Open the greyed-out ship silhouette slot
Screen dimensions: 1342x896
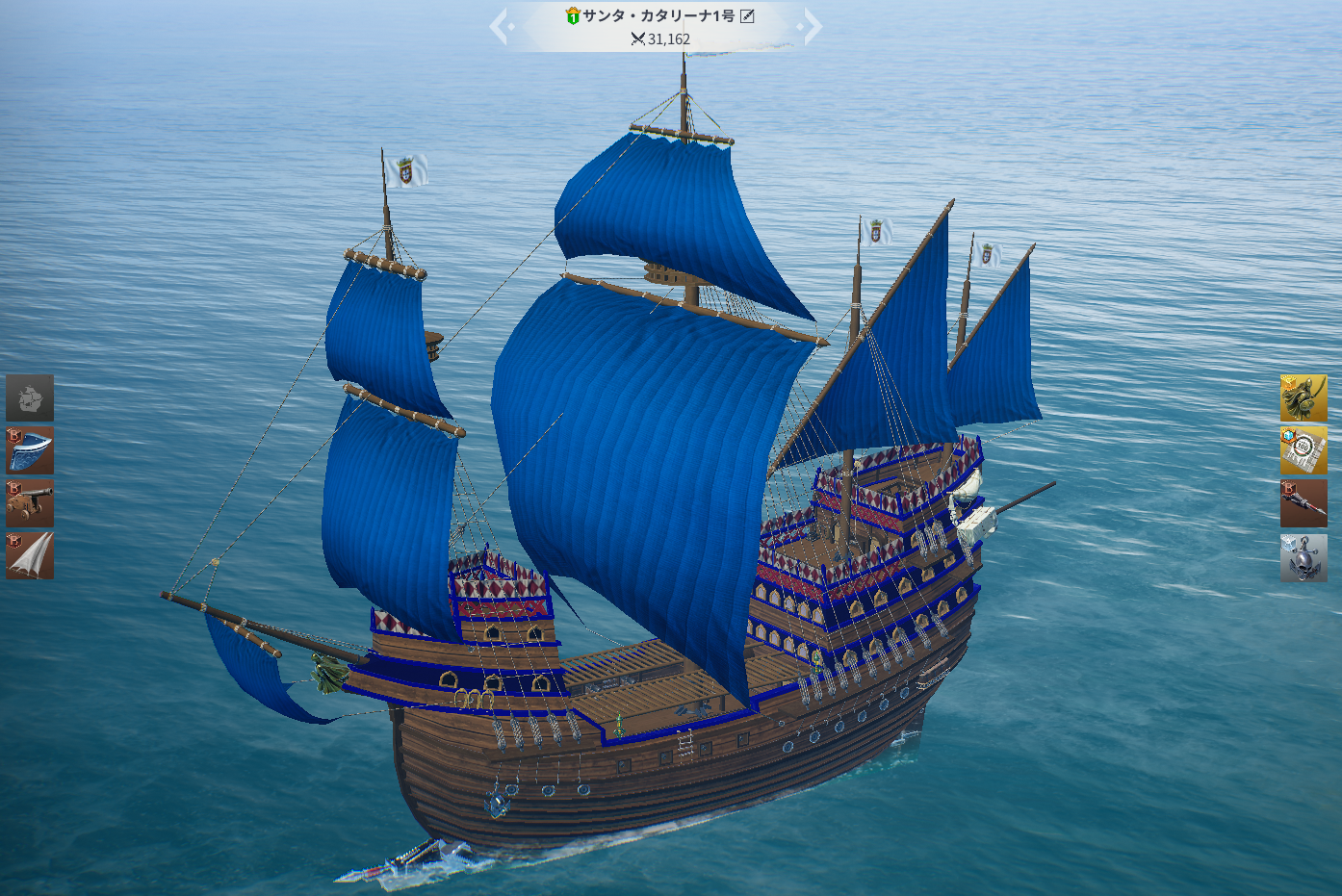tap(30, 397)
